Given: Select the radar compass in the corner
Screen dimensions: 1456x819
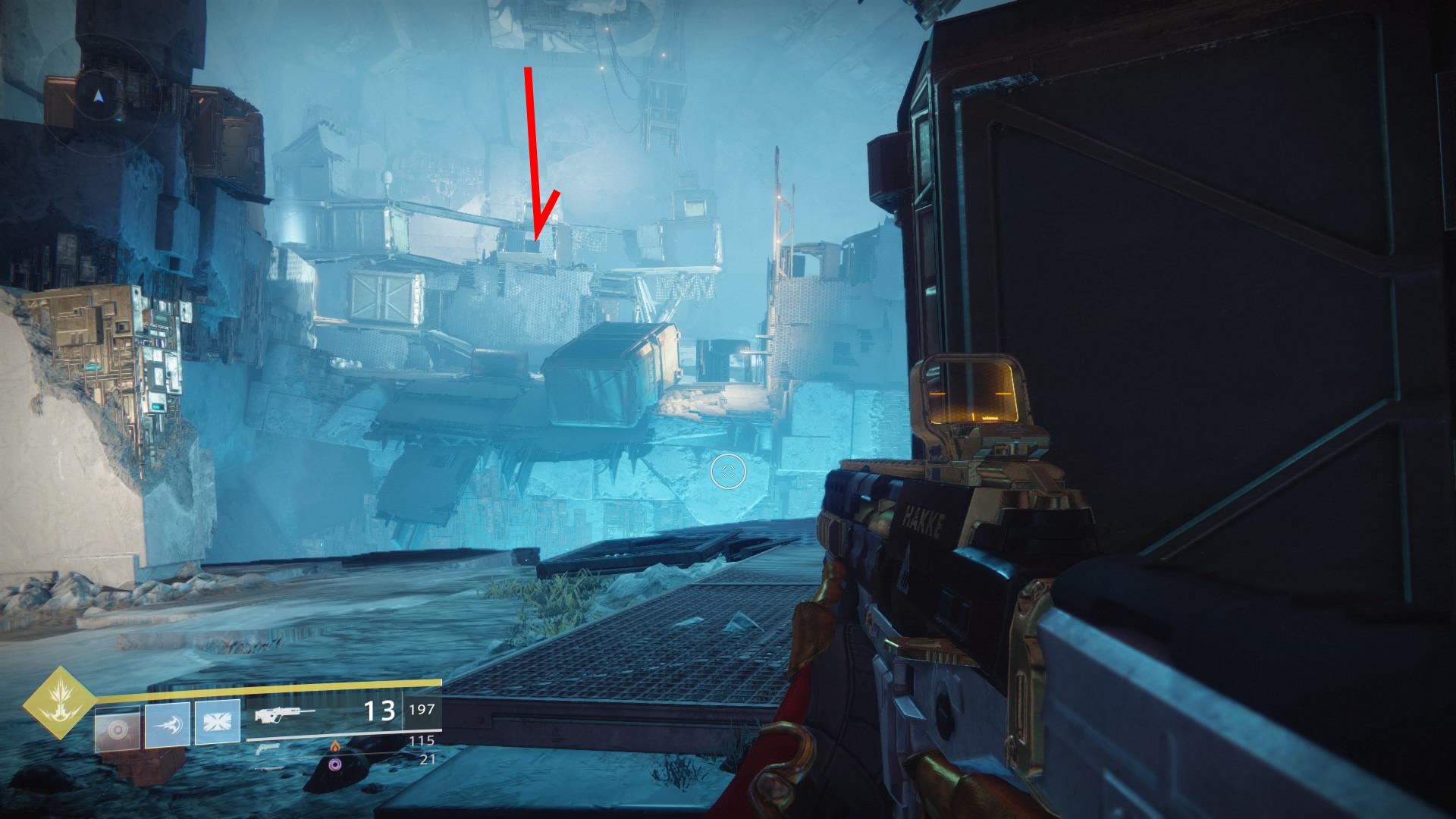Looking at the screenshot, I should tap(99, 97).
